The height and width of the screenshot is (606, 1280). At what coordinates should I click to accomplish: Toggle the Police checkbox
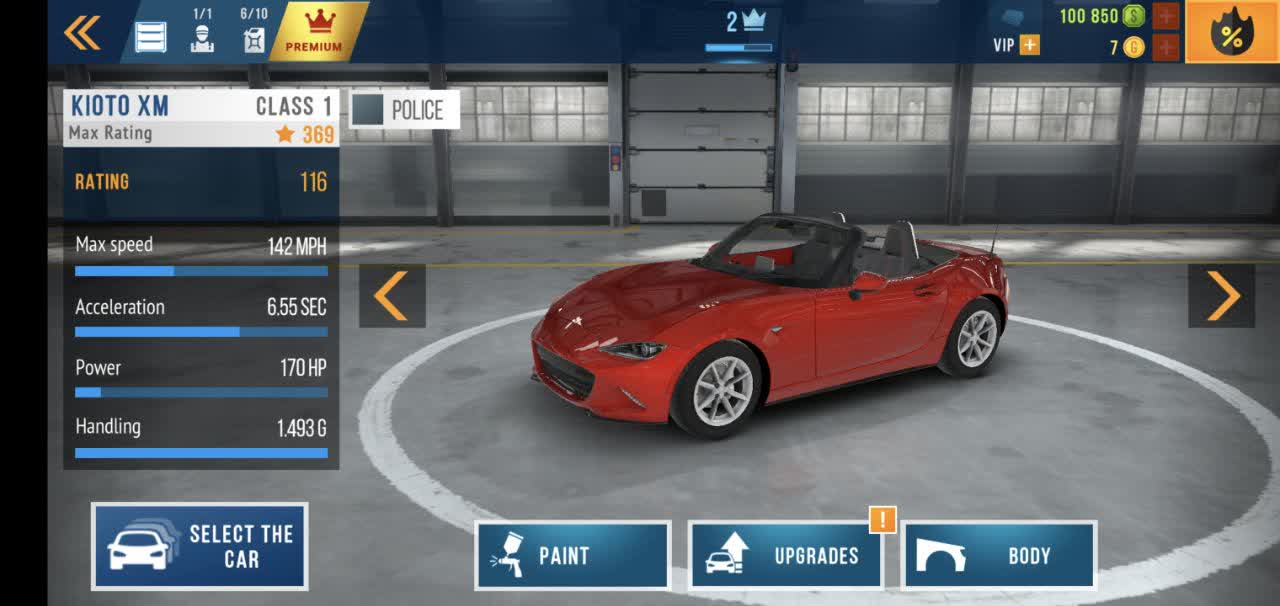(x=368, y=110)
